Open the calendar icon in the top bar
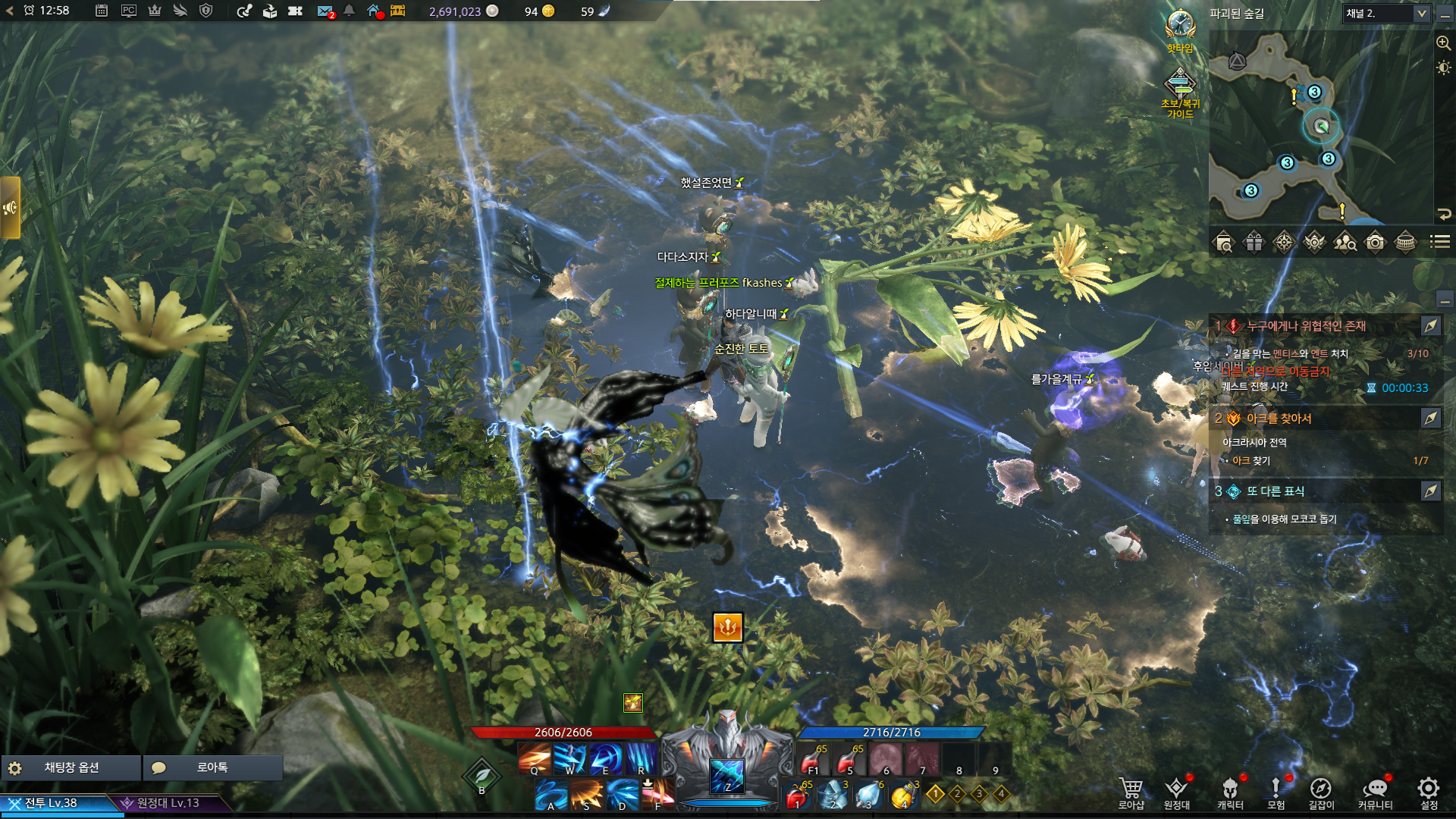 coord(102,11)
